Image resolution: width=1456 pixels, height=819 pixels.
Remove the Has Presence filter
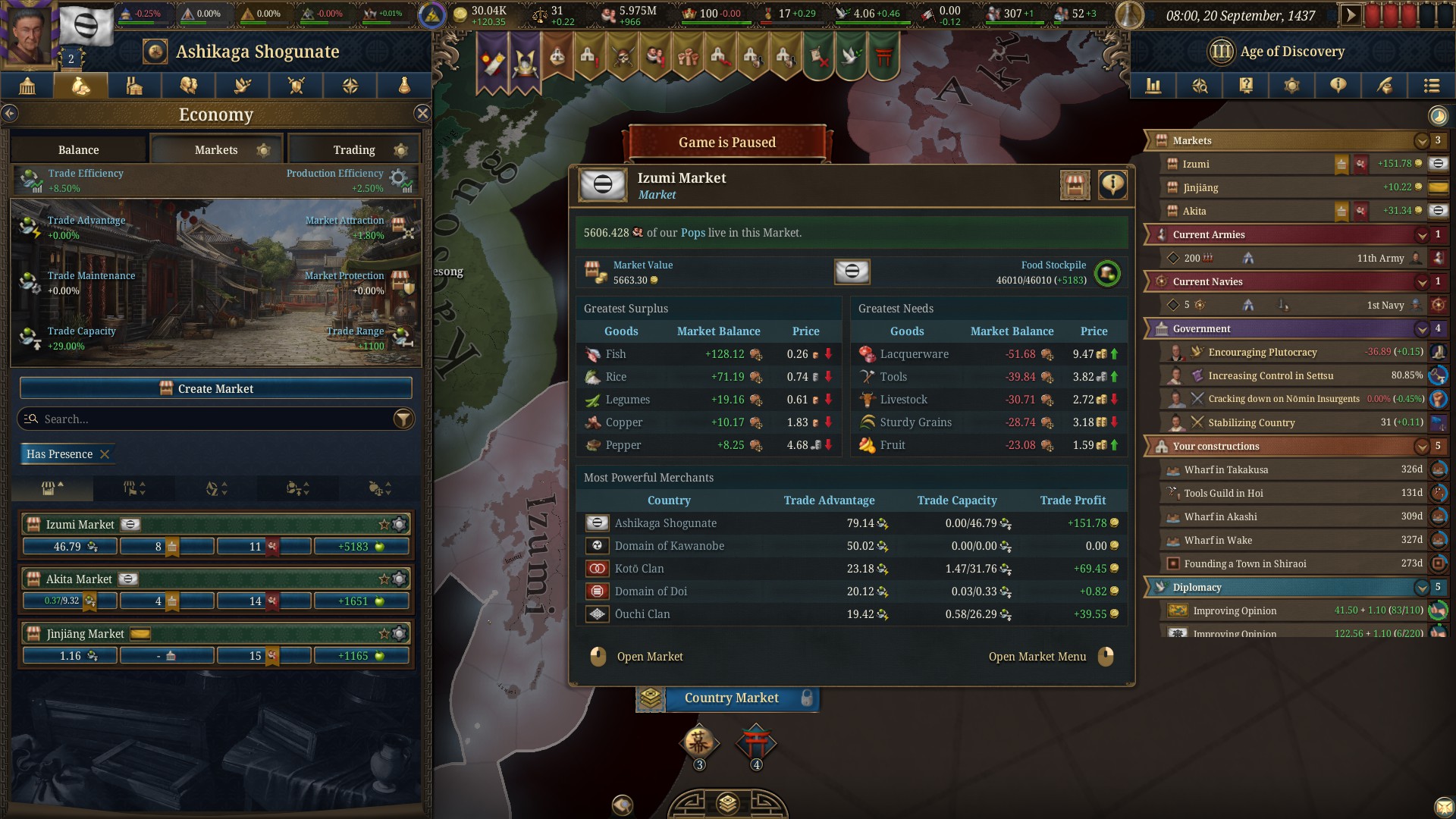point(105,454)
